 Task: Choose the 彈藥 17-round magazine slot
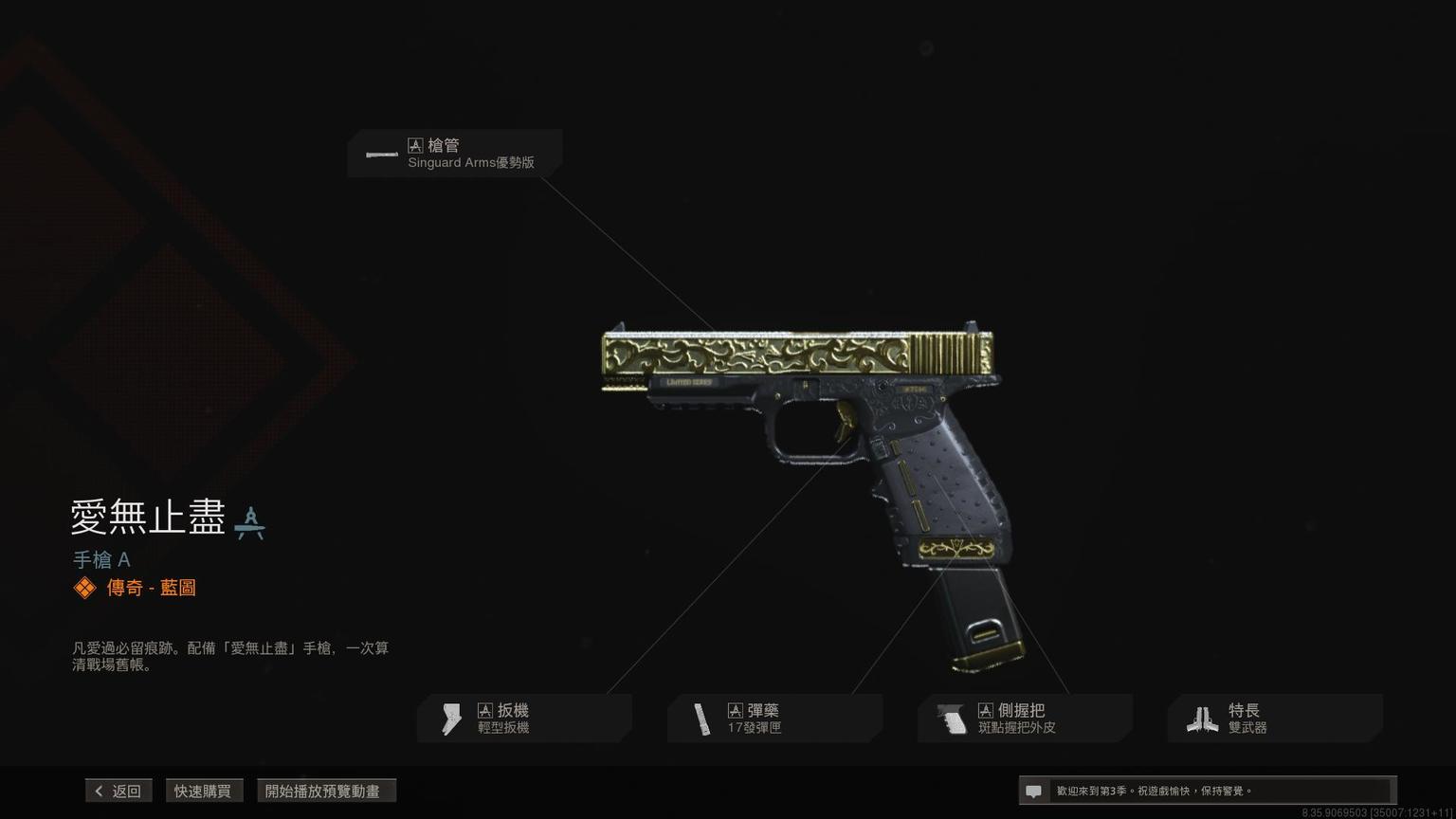774,719
